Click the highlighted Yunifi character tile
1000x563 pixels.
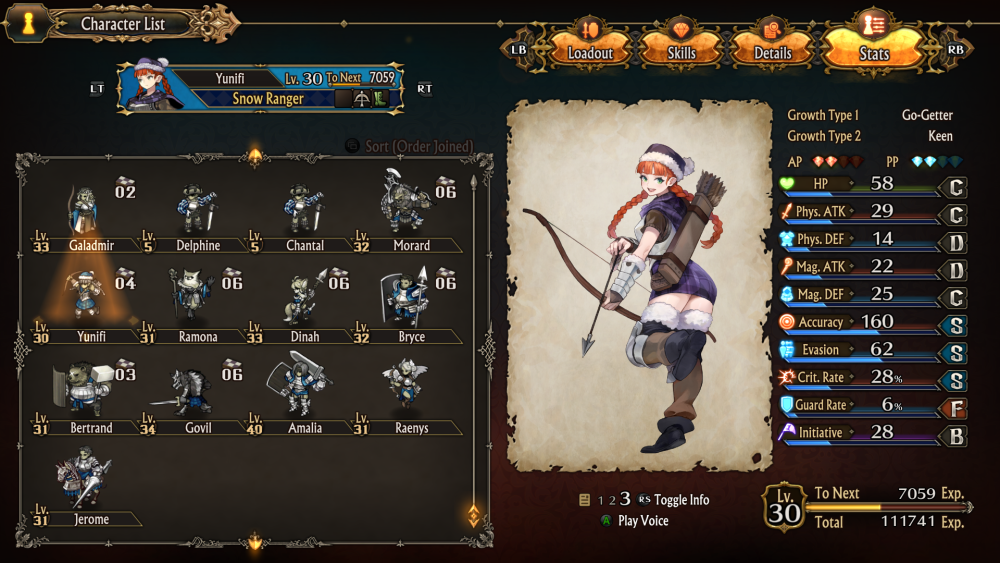click(x=88, y=306)
